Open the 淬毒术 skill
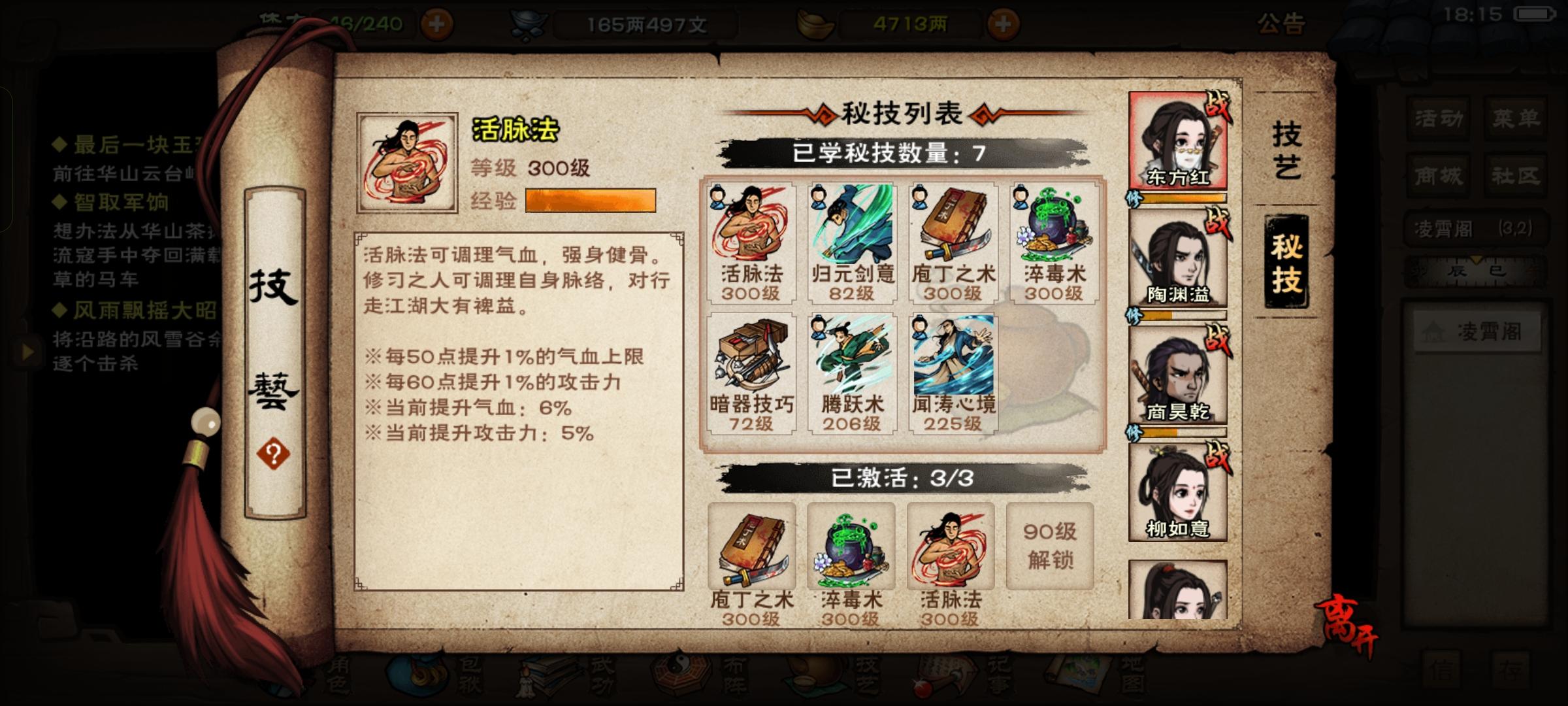The height and width of the screenshot is (706, 1568). tap(1055, 242)
